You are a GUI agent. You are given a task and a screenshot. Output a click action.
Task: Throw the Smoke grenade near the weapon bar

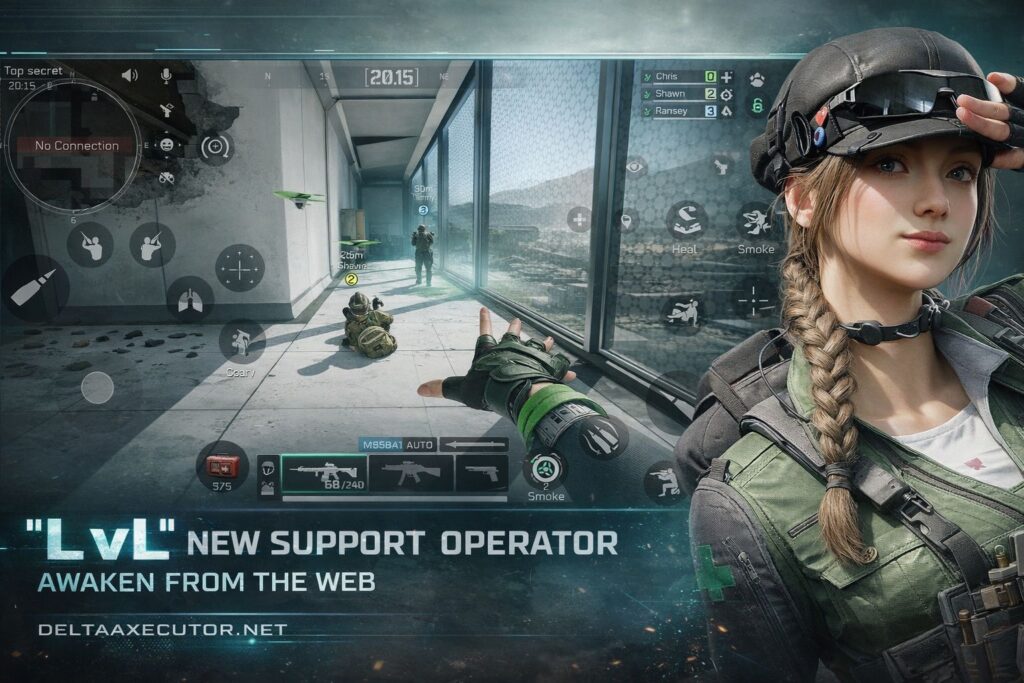pyautogui.click(x=545, y=469)
